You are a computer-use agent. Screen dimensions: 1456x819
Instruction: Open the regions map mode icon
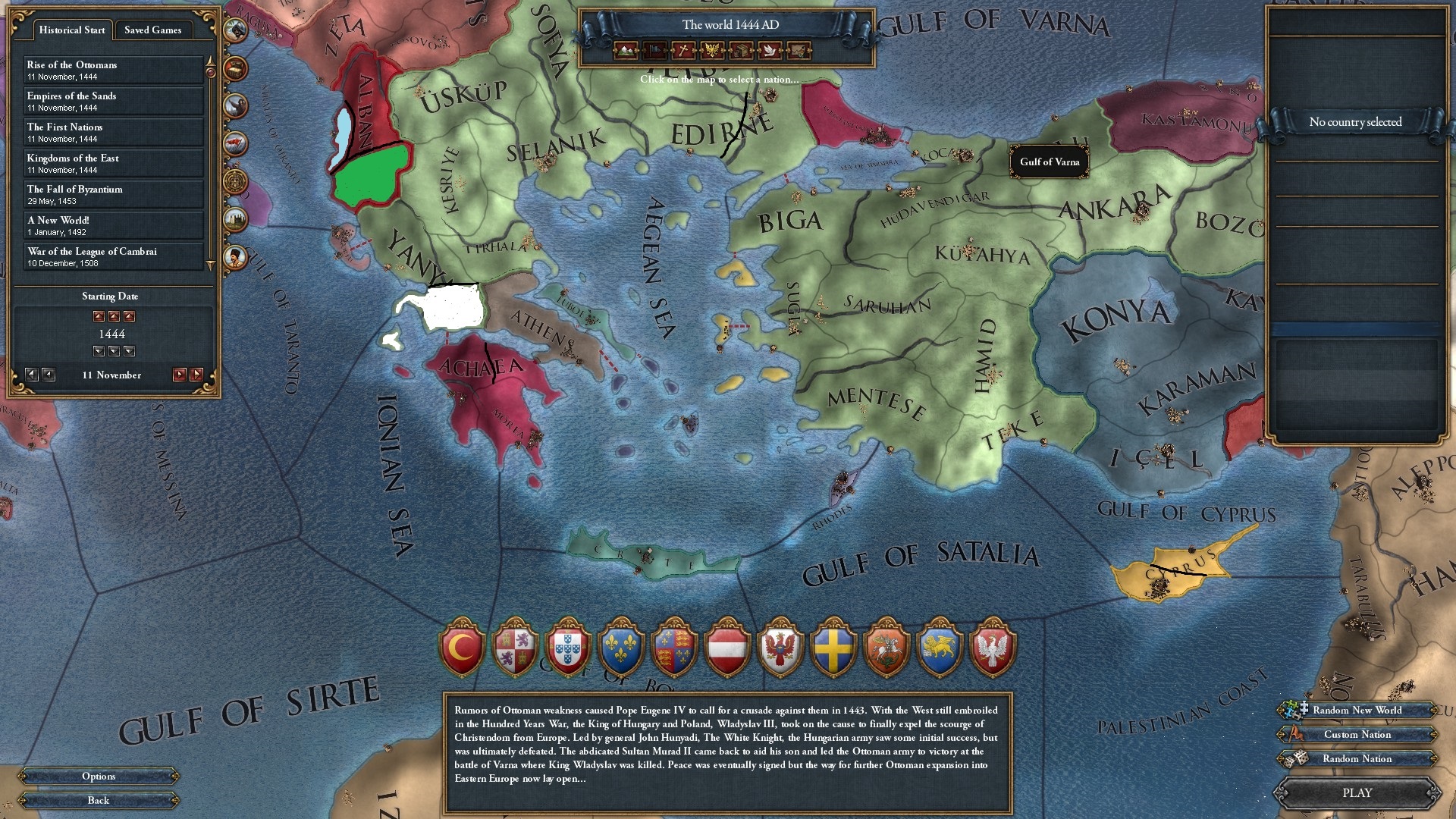[799, 51]
